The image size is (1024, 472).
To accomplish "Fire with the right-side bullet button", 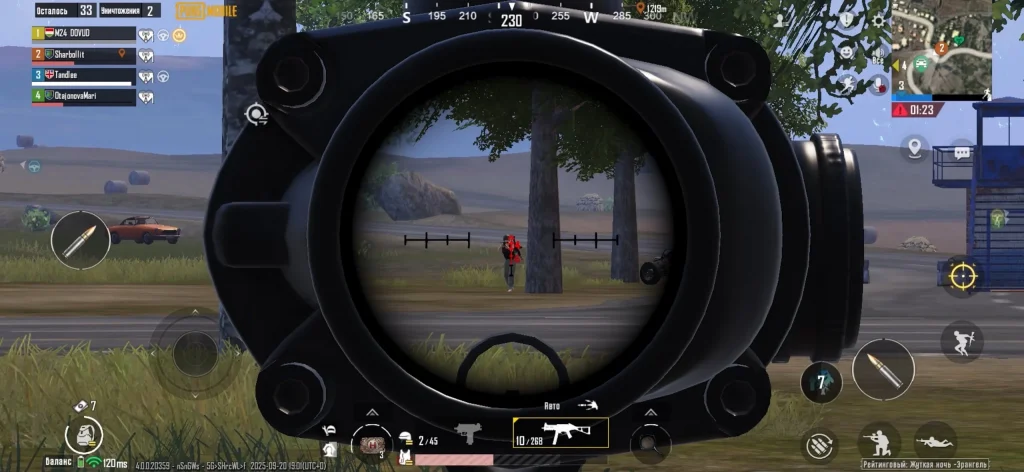I will click(x=882, y=369).
